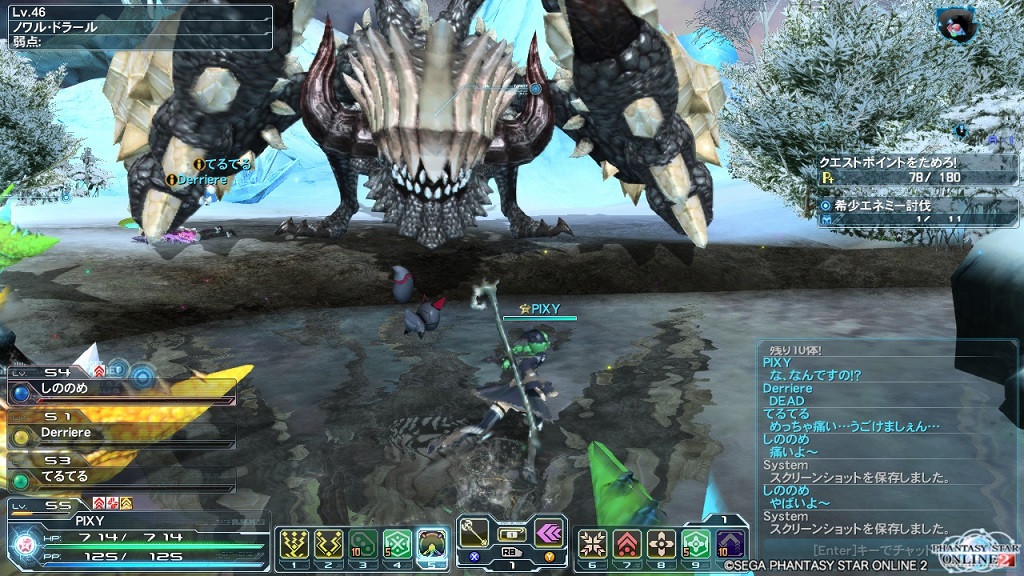
Task: Activate the purple chevron arrows skill
Action: click(x=549, y=532)
